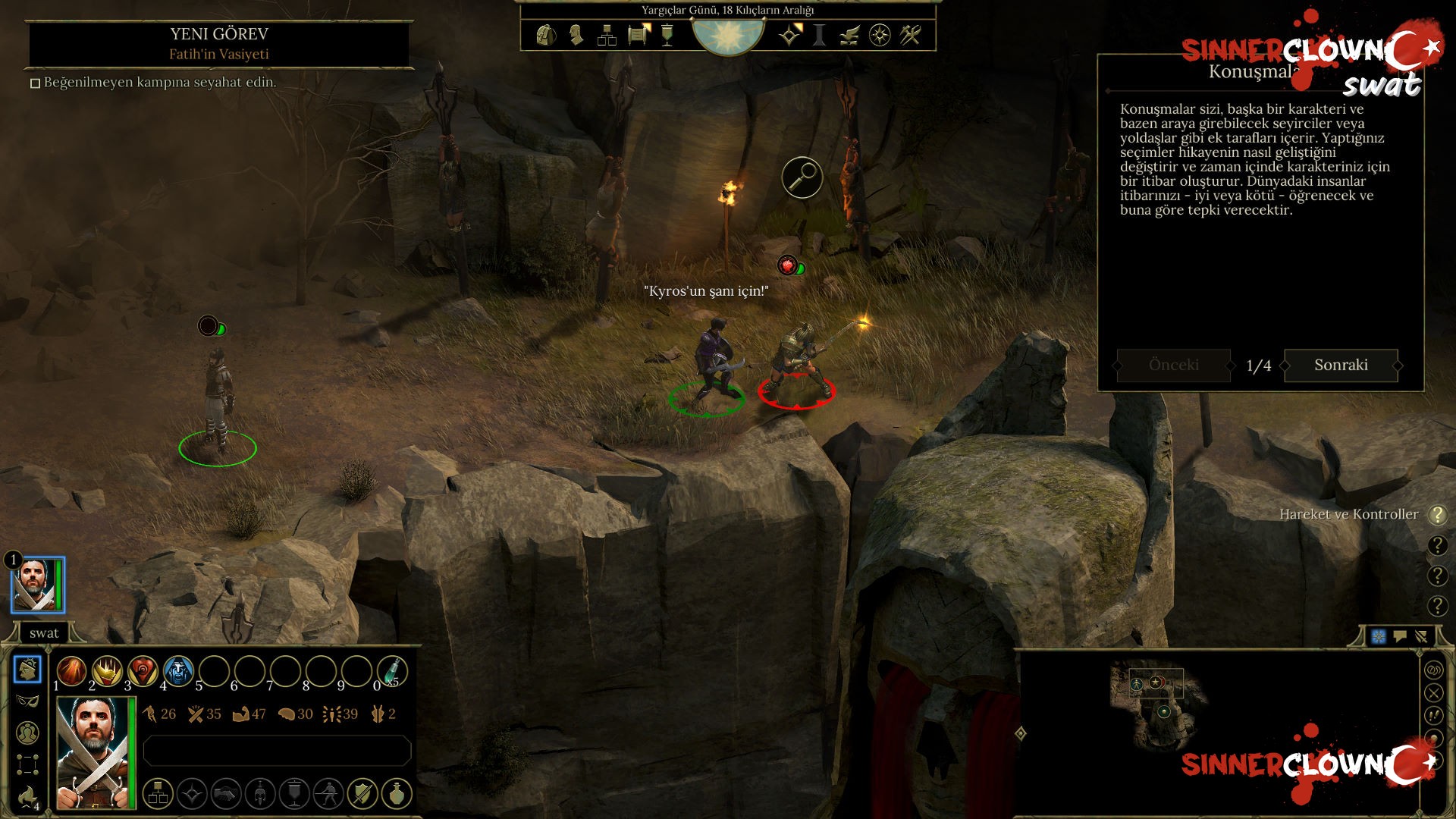1456x819 pixels.
Task: Select the party portrait of swat
Action: point(37,585)
